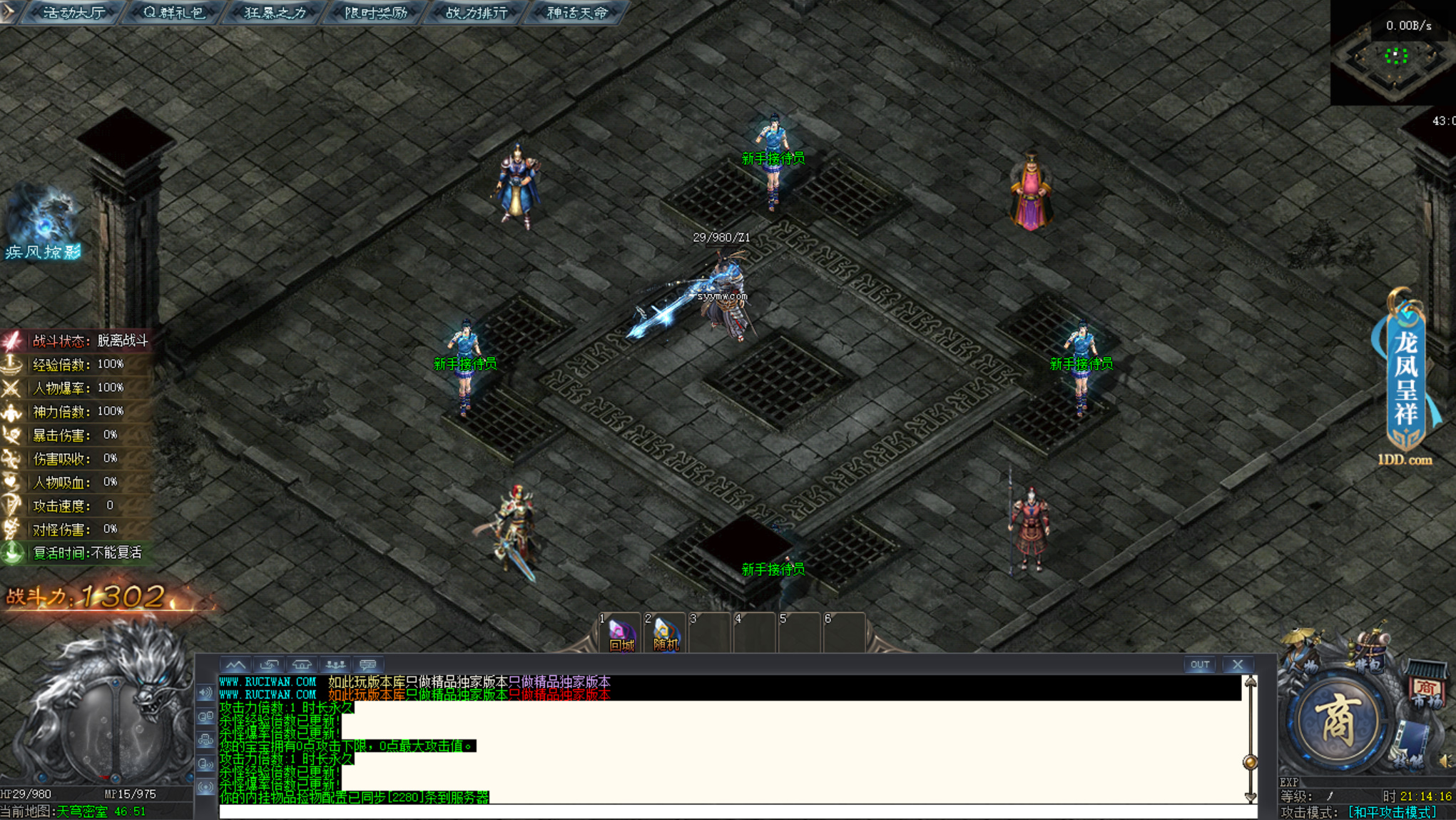Screen dimensions: 1456x820
Task: Click the OUT button on chat panel
Action: click(1200, 664)
